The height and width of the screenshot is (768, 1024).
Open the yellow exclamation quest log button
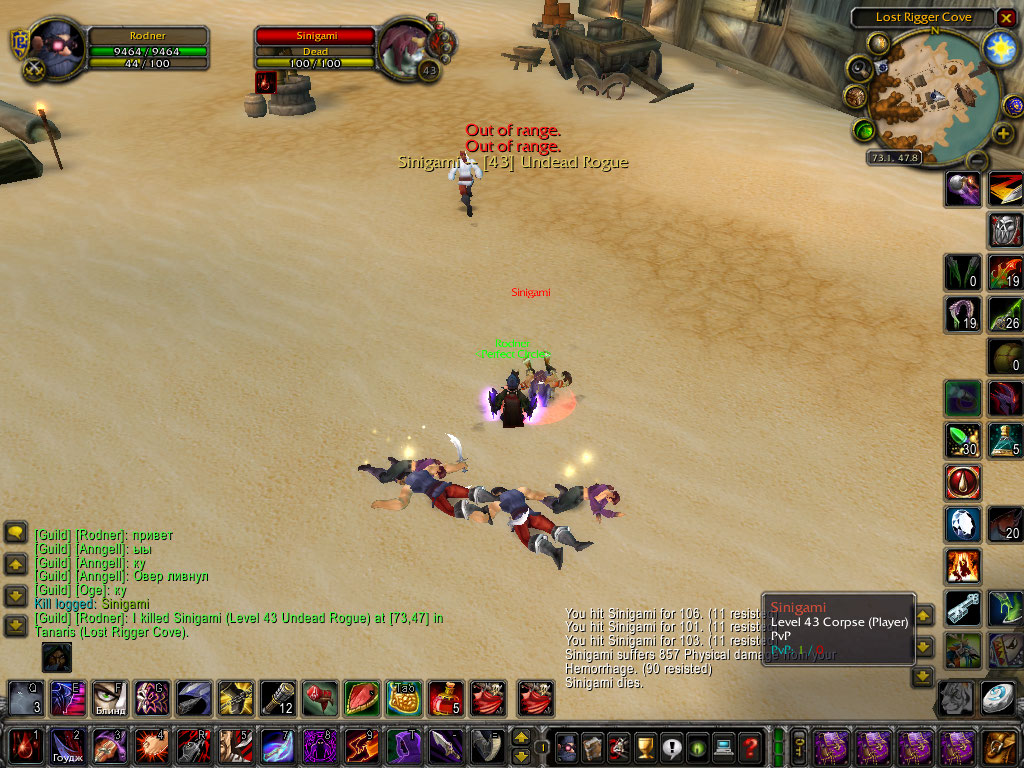(672, 746)
